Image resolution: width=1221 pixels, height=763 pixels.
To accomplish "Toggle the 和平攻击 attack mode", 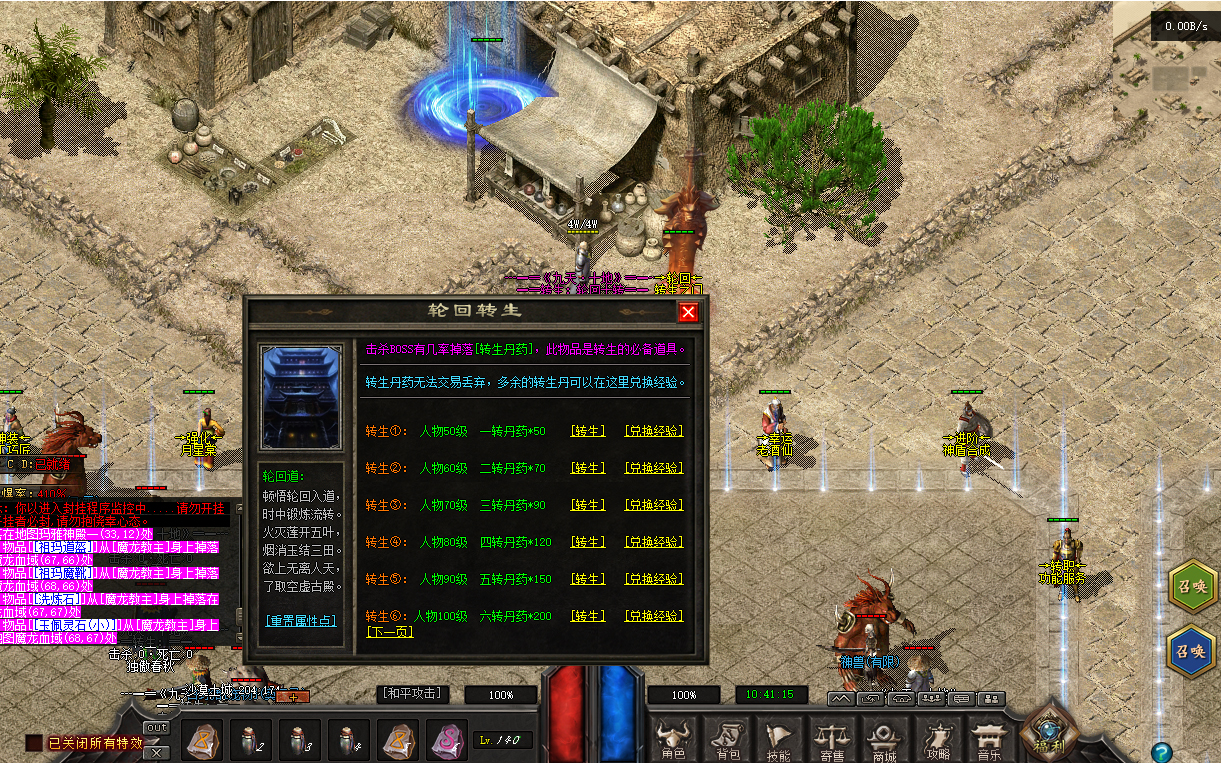I will pyautogui.click(x=411, y=694).
